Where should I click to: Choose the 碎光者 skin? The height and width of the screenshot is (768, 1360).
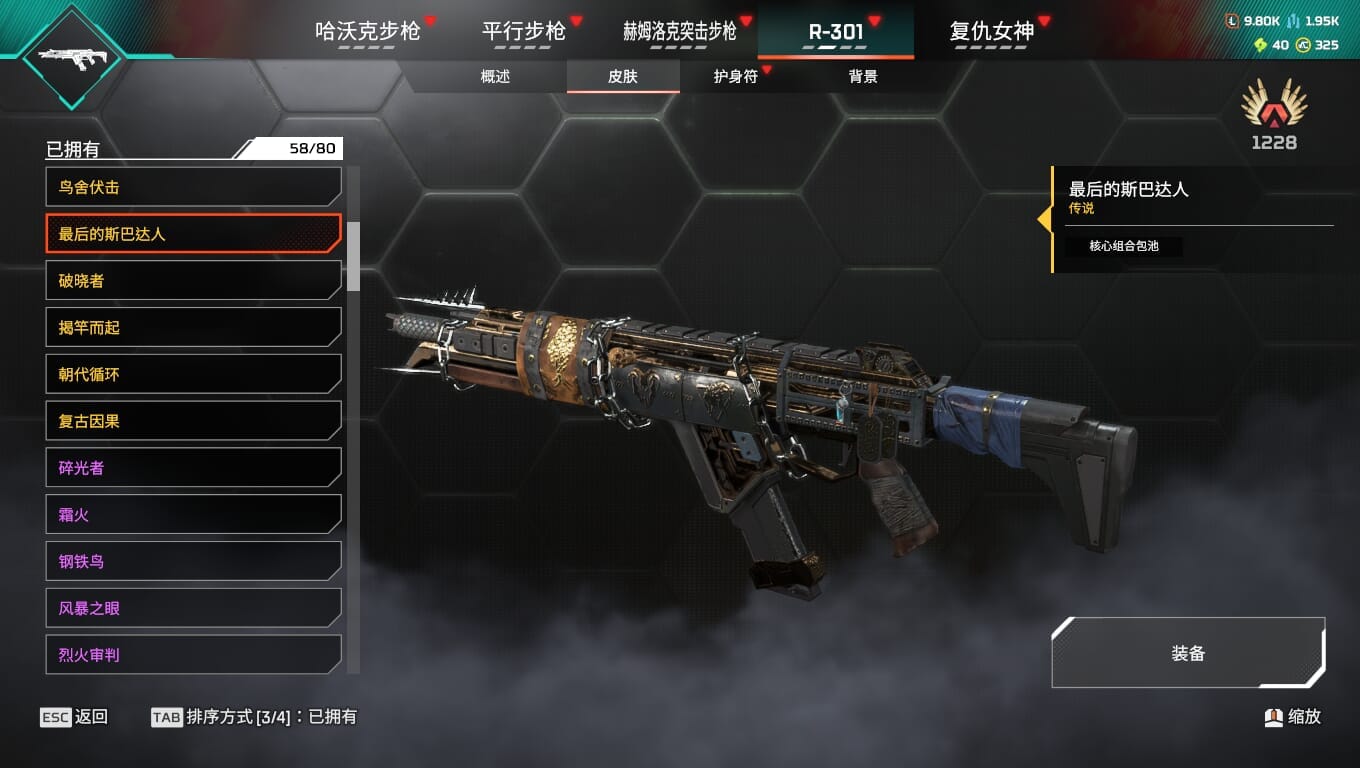coord(193,468)
